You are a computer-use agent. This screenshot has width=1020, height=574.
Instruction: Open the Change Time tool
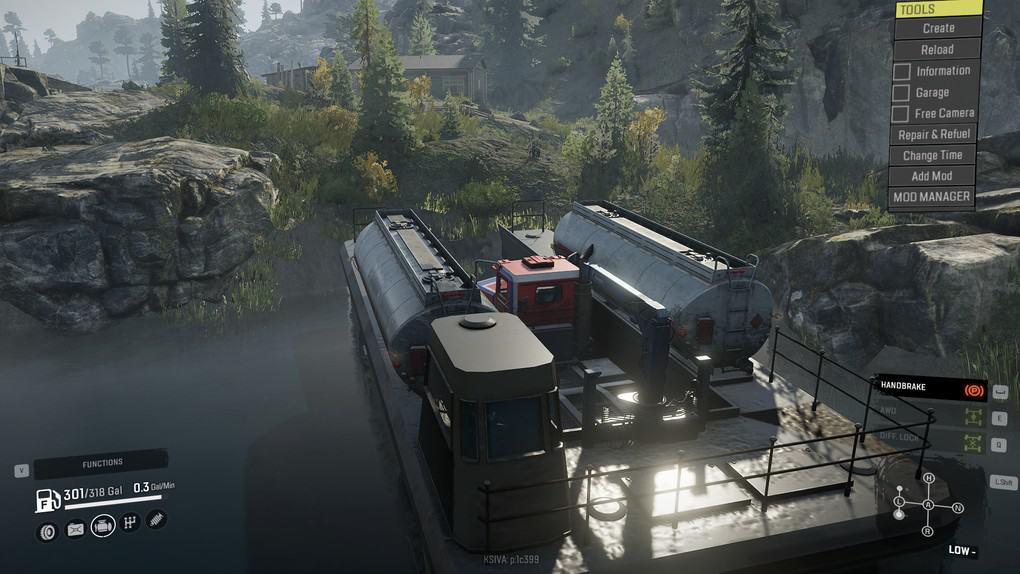pyautogui.click(x=932, y=155)
